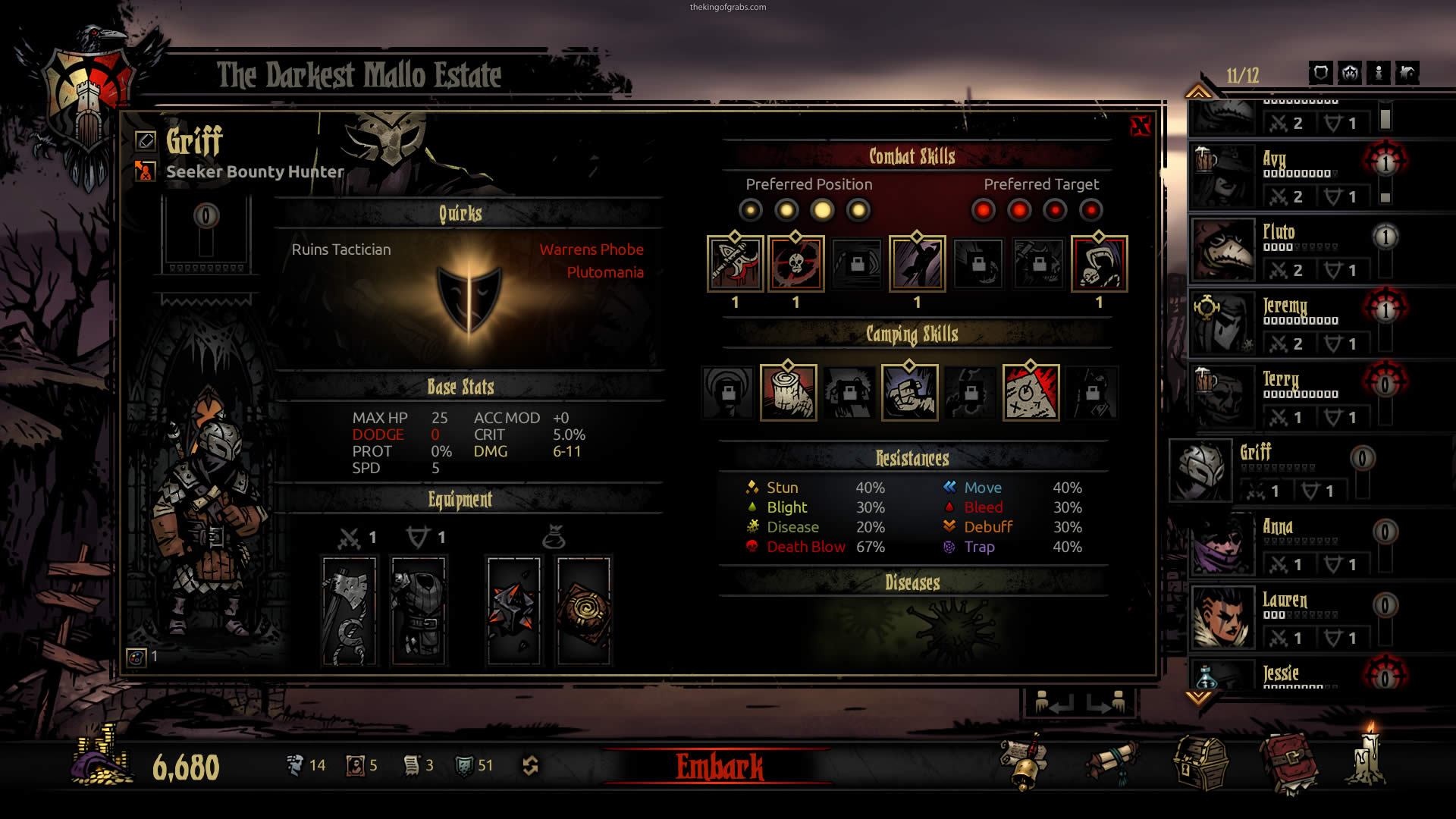Edit Griff's name with the pencil icon
1456x819 pixels.
pos(145,140)
